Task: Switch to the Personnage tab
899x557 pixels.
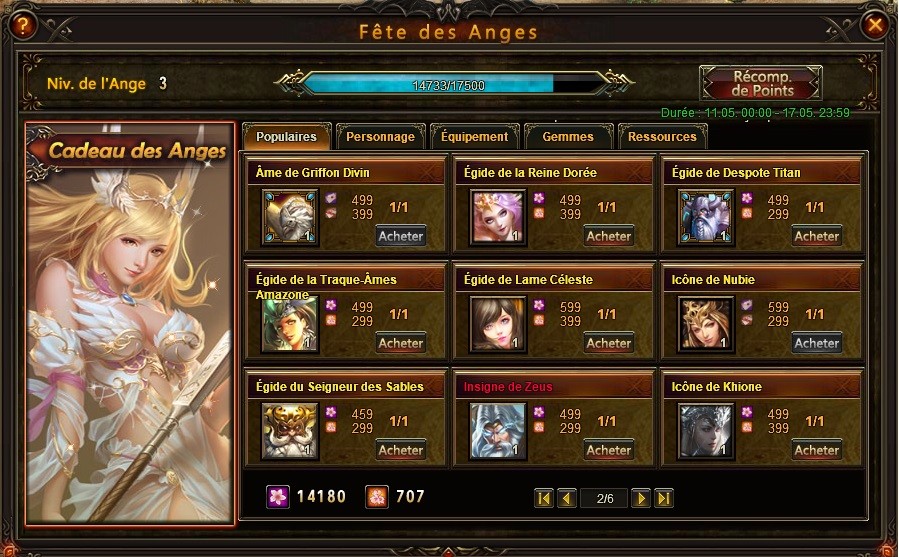Action: [x=381, y=137]
